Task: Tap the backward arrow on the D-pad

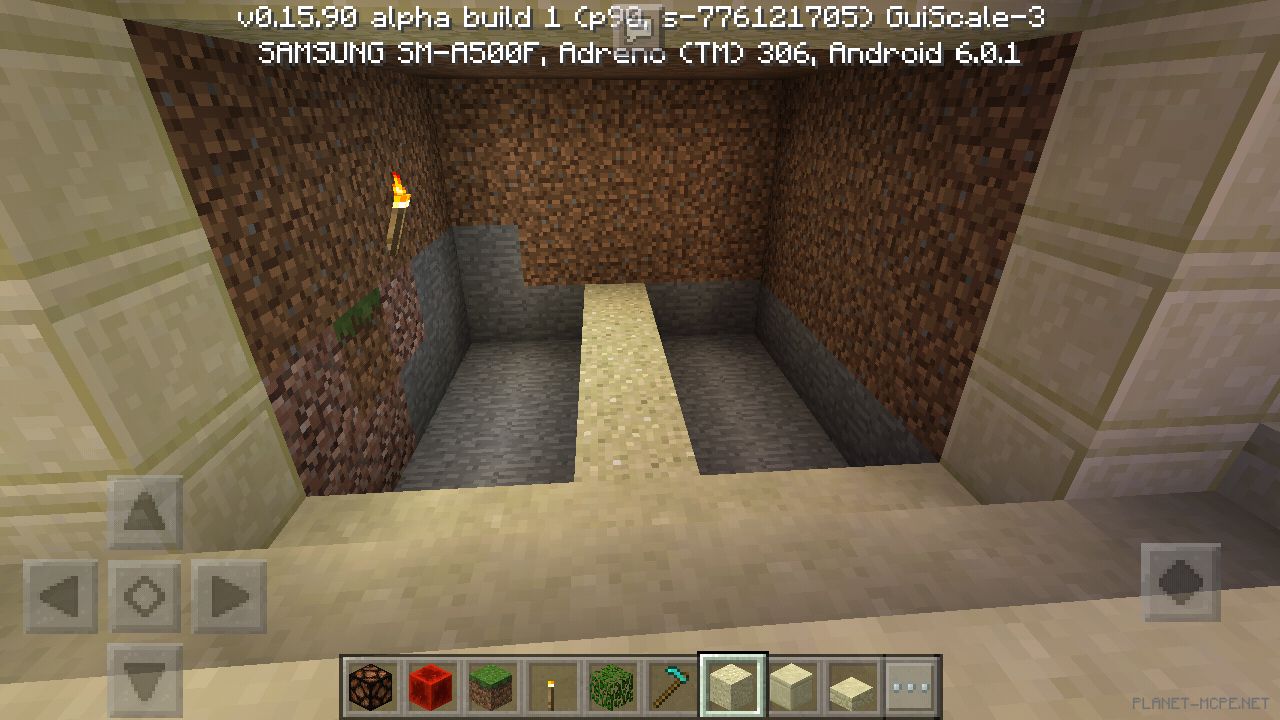Action: pyautogui.click(x=145, y=679)
